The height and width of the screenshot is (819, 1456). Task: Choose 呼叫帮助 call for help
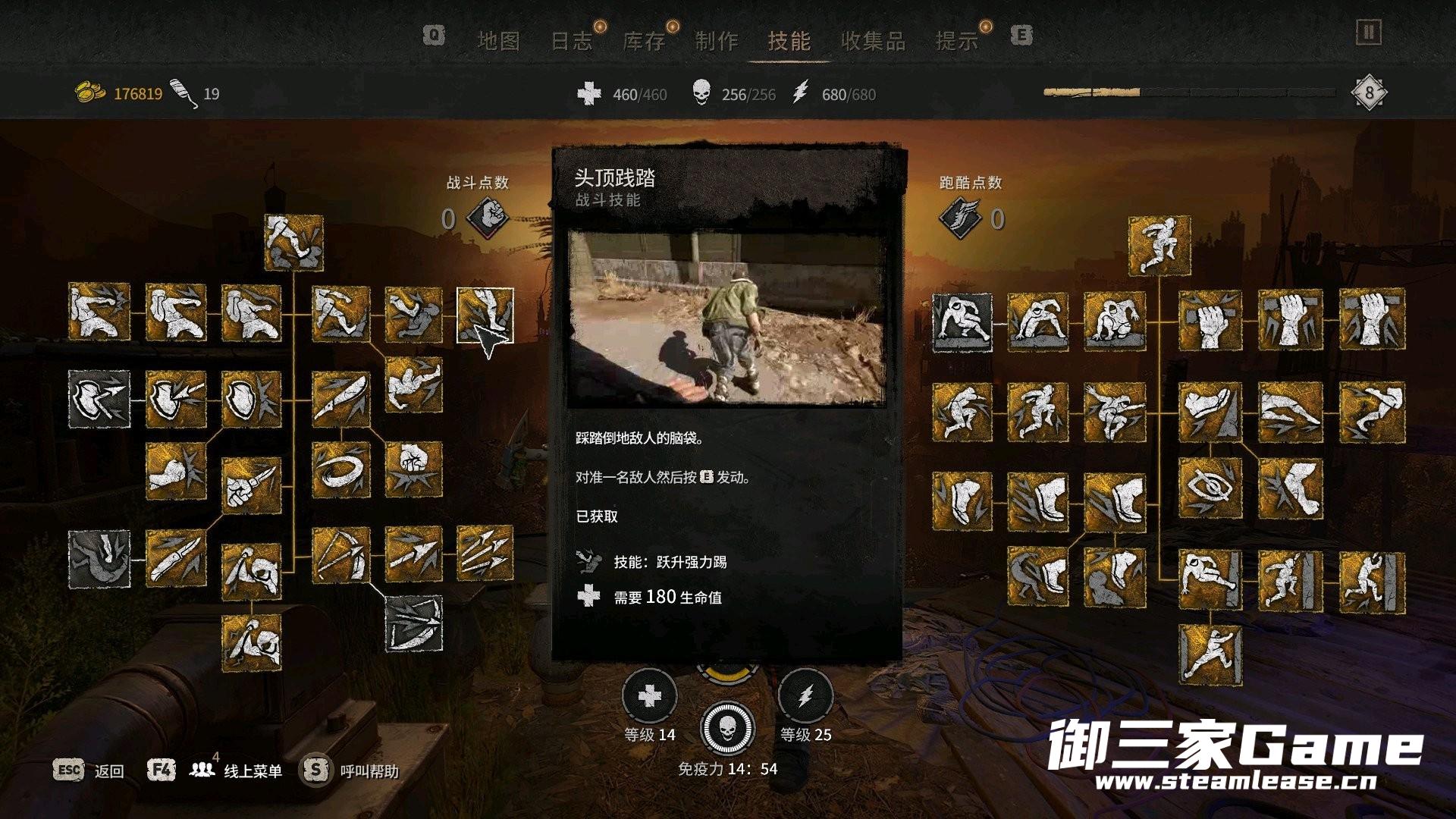(369, 771)
